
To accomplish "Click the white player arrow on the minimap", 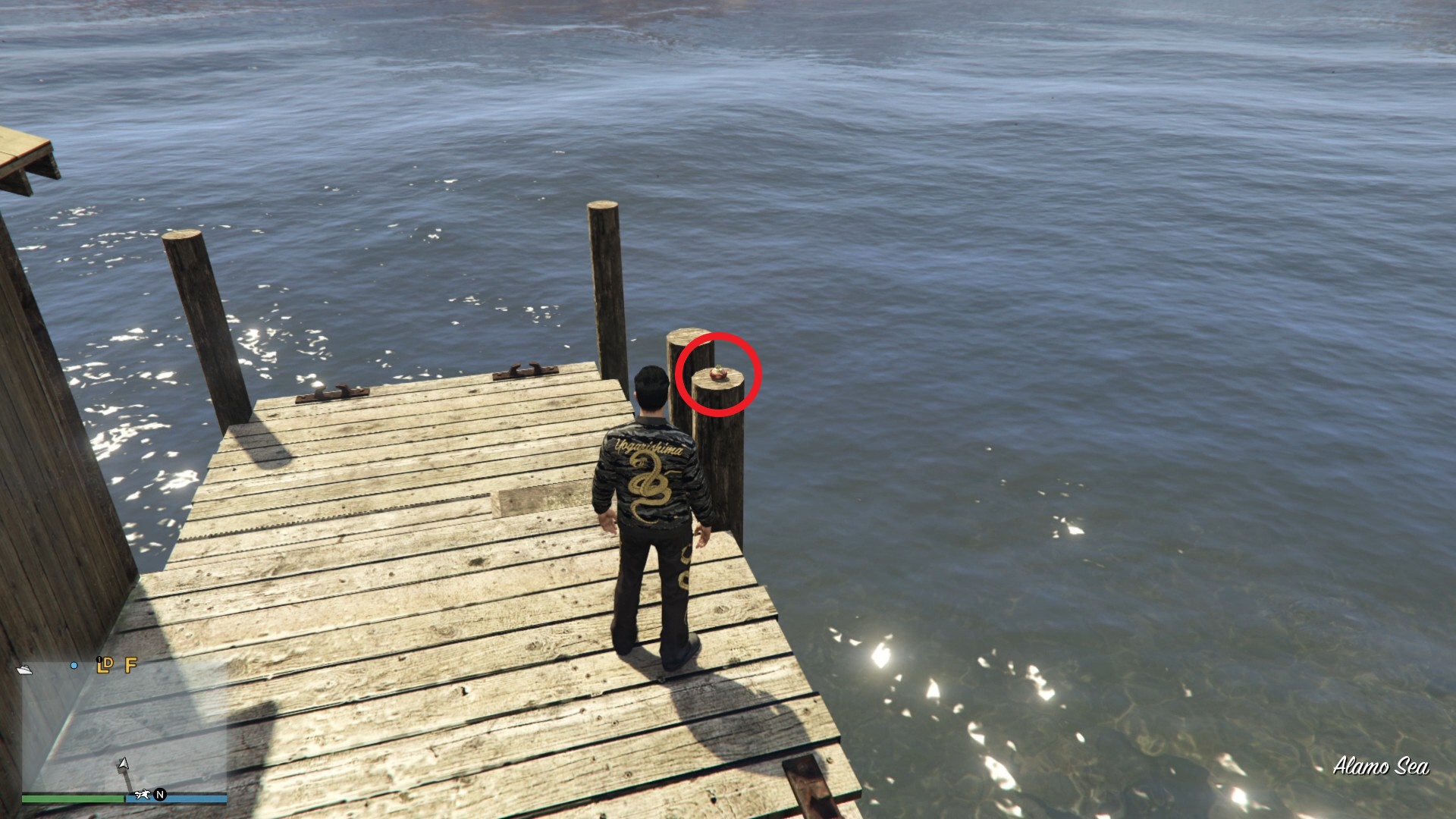I will click(122, 764).
